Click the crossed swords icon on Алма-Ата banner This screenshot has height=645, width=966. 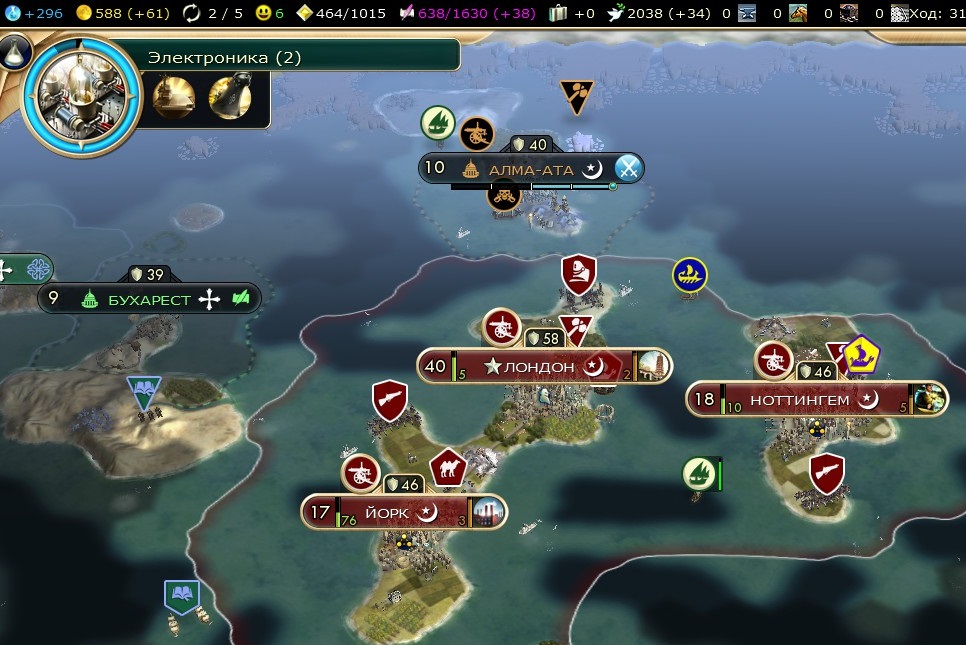click(x=627, y=168)
